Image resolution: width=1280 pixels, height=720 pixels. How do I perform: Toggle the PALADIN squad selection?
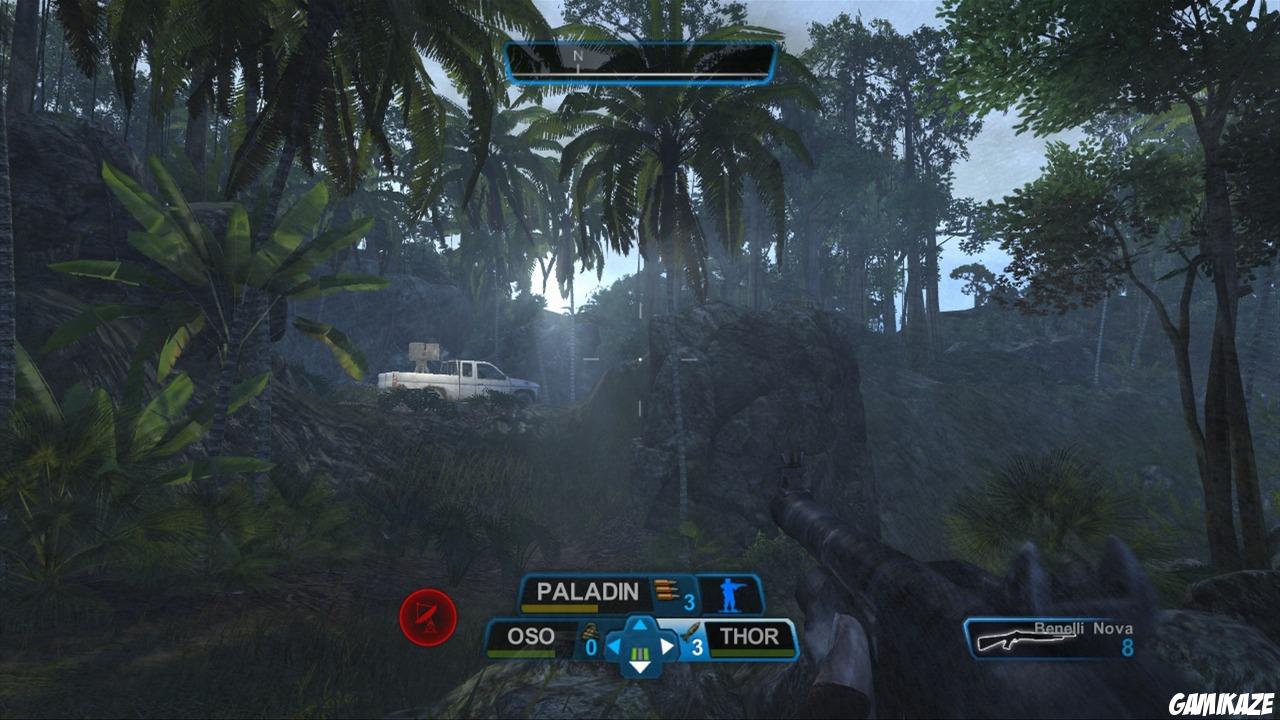[x=588, y=592]
